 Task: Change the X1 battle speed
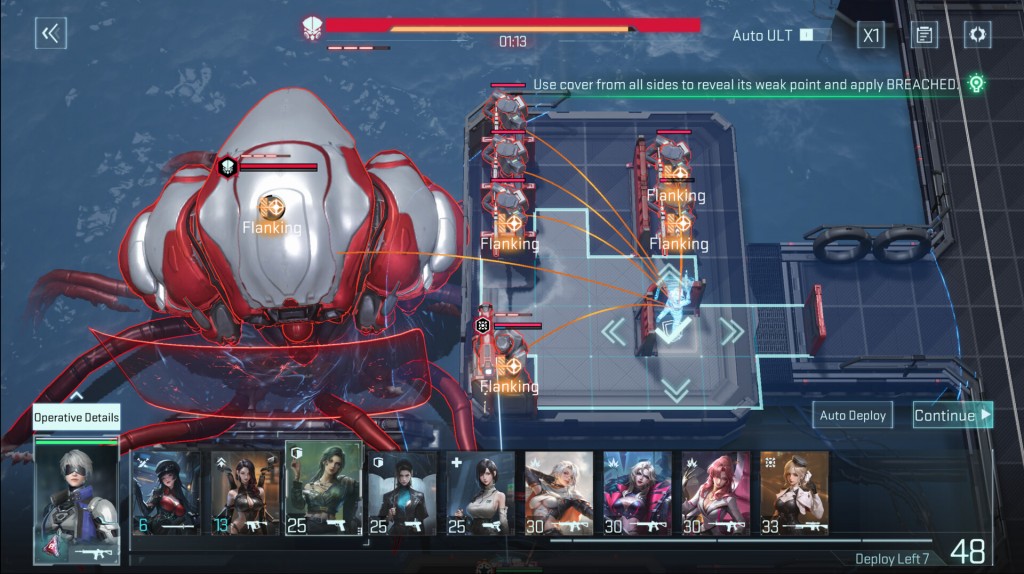point(871,35)
